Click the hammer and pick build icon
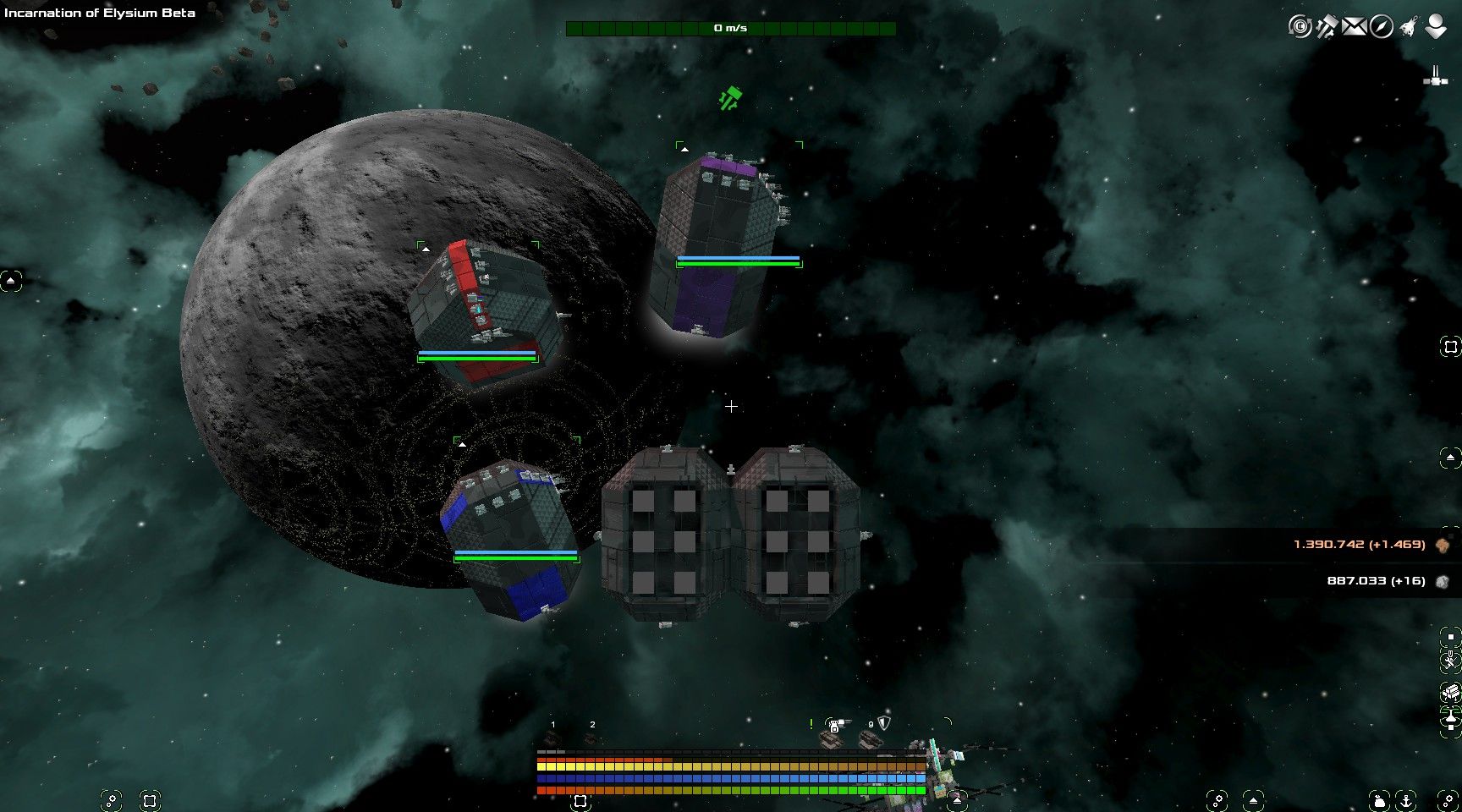1462x812 pixels. pos(1327,26)
